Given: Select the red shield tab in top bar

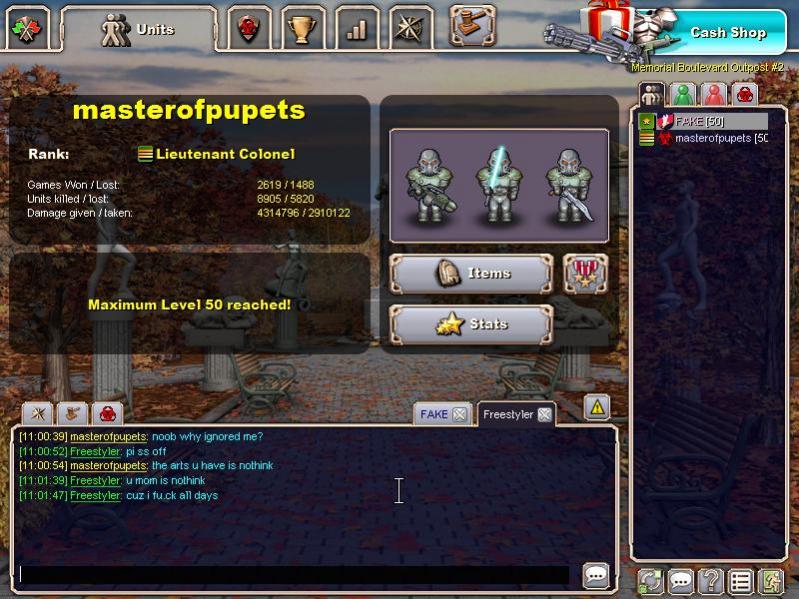Looking at the screenshot, I should [x=248, y=29].
